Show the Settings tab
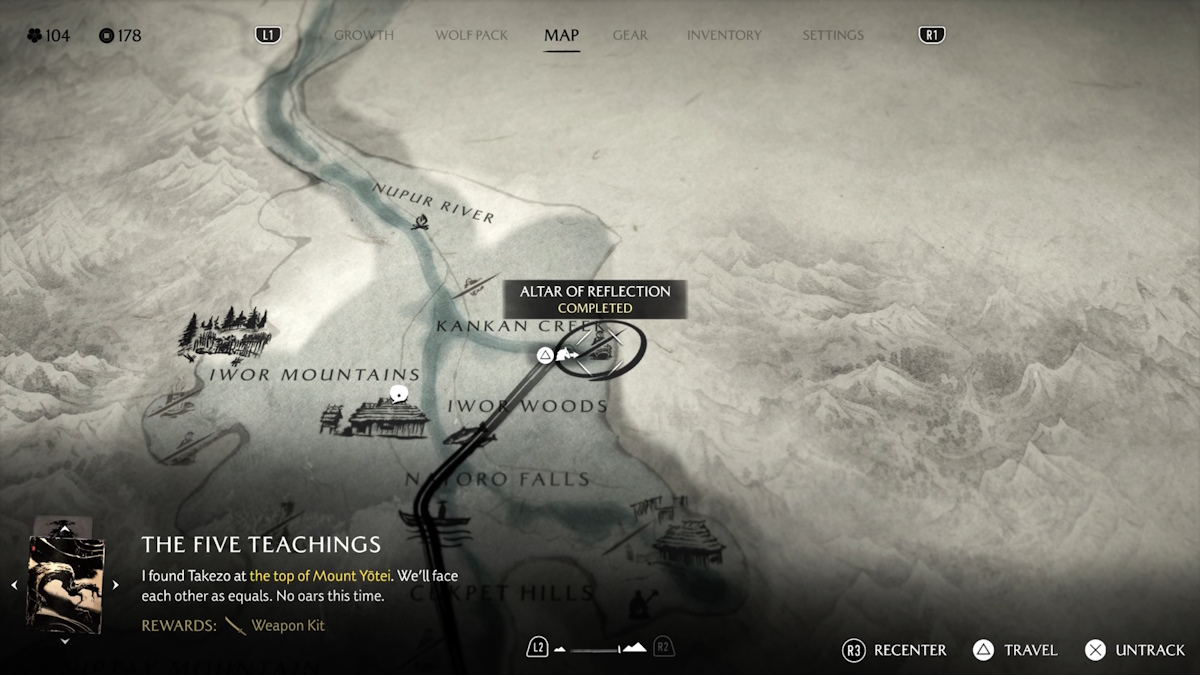This screenshot has height=675, width=1200. coord(832,35)
